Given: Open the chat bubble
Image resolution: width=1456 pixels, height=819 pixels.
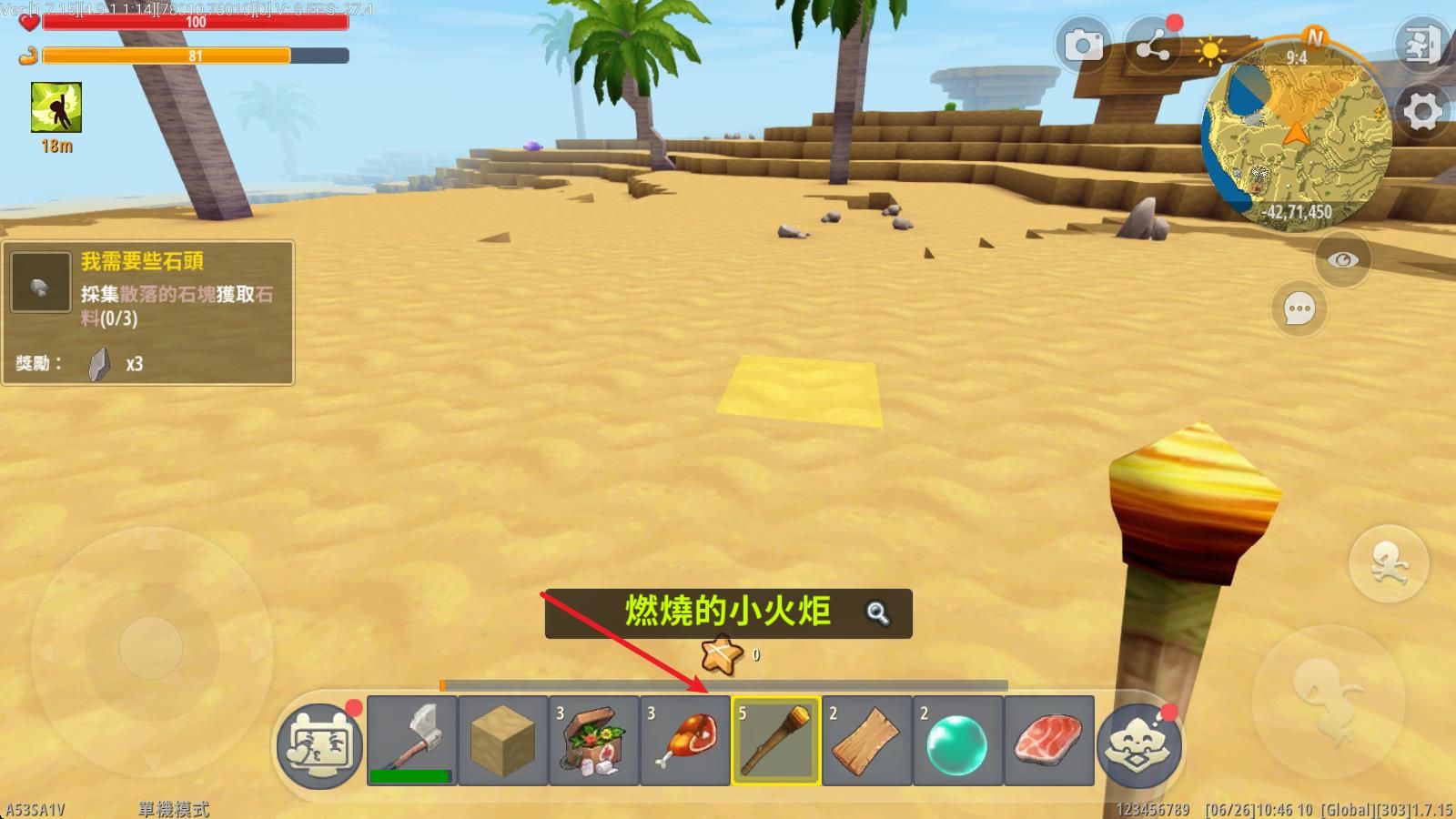Looking at the screenshot, I should 1299,308.
